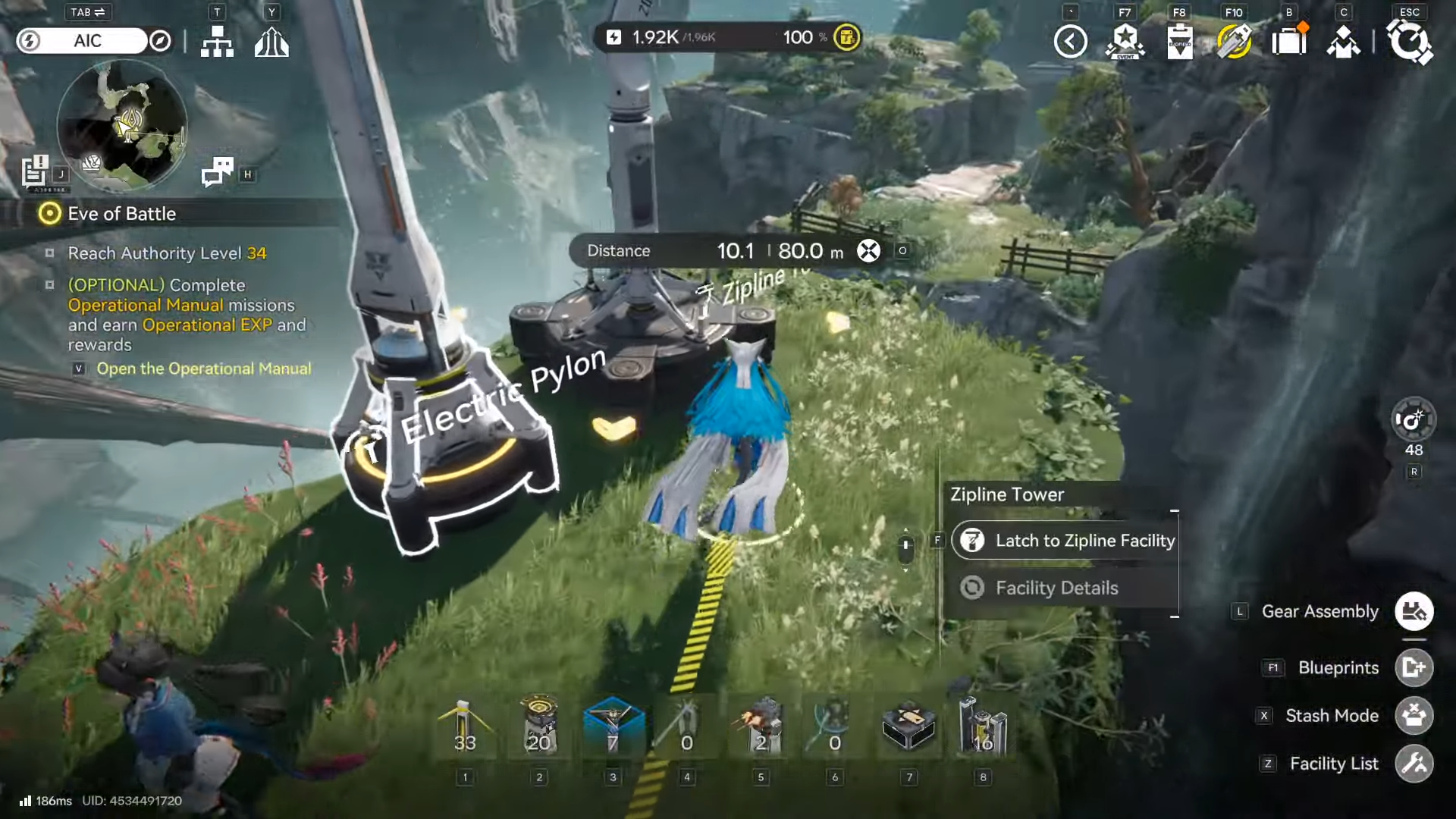The height and width of the screenshot is (819, 1456).
Task: Open the three-arrows upgrade icon
Action: click(271, 42)
